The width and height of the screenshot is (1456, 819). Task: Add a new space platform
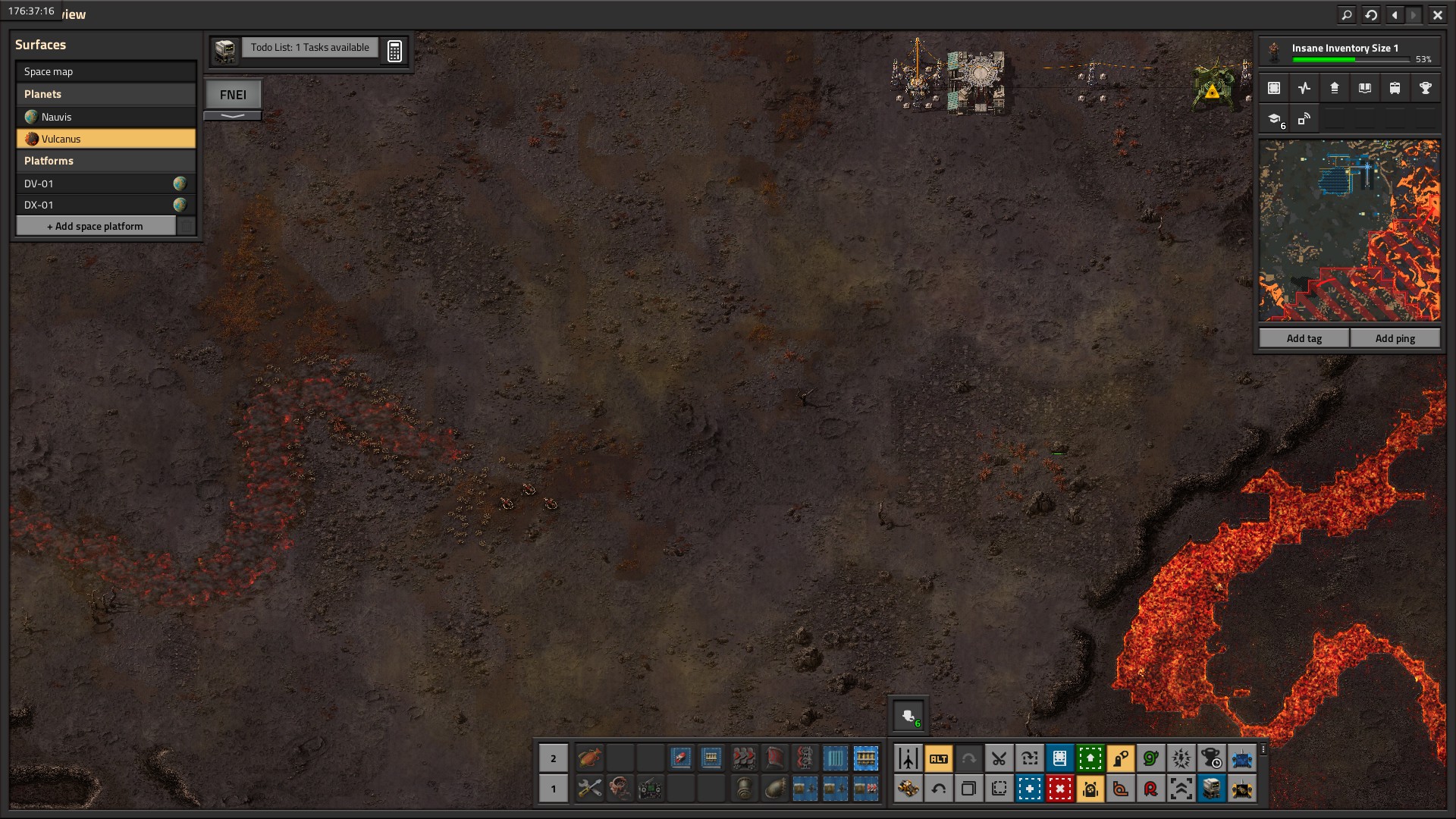point(96,226)
